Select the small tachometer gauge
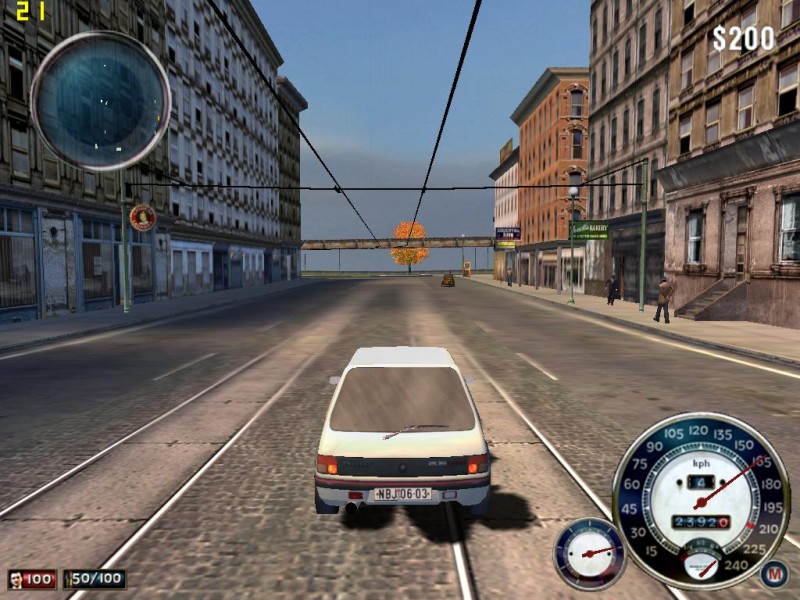800x600 pixels. 589,553
